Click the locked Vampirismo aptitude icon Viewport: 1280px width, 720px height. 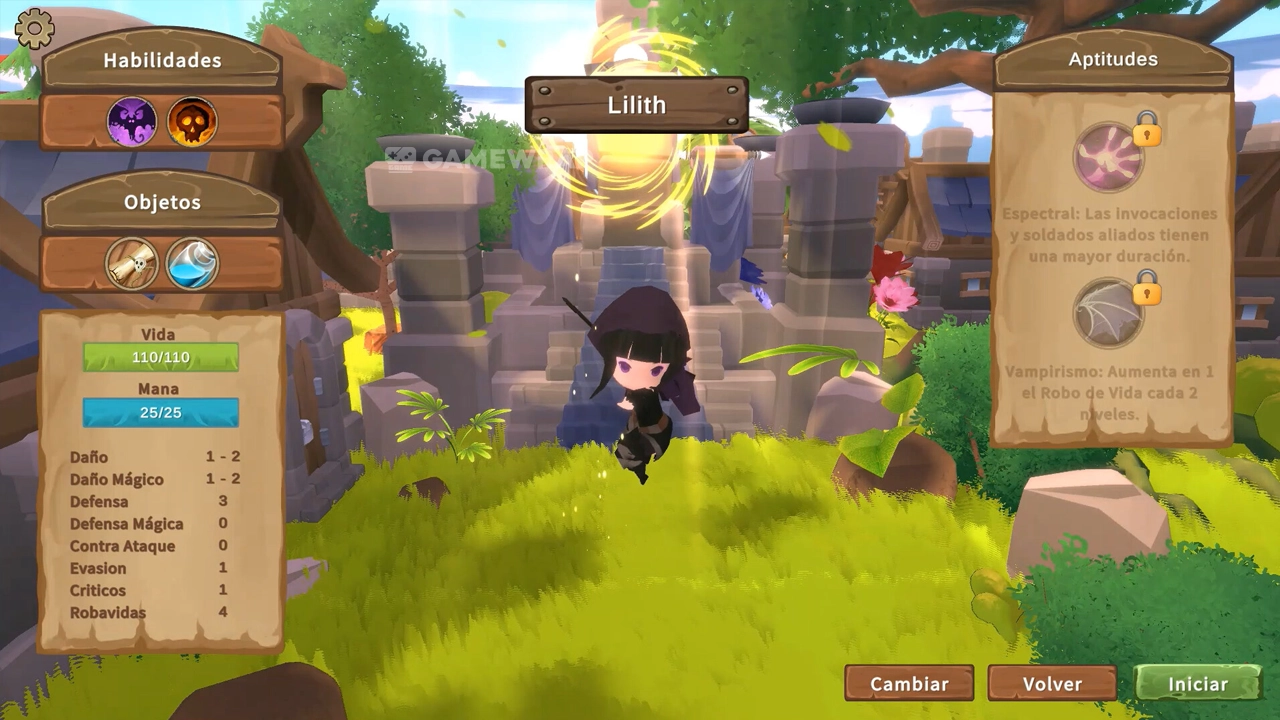click(1108, 314)
